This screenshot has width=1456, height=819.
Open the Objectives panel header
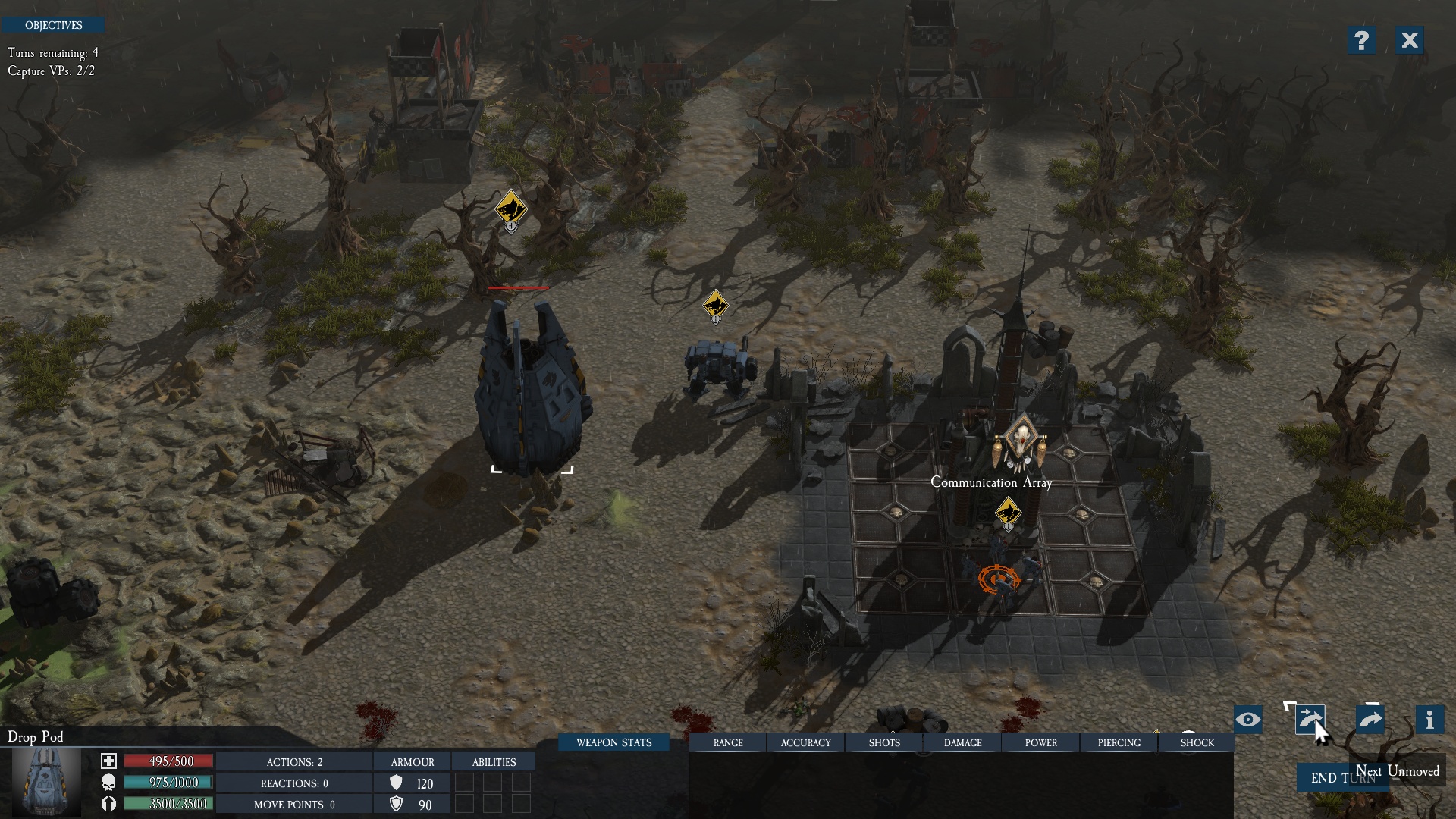click(x=53, y=25)
